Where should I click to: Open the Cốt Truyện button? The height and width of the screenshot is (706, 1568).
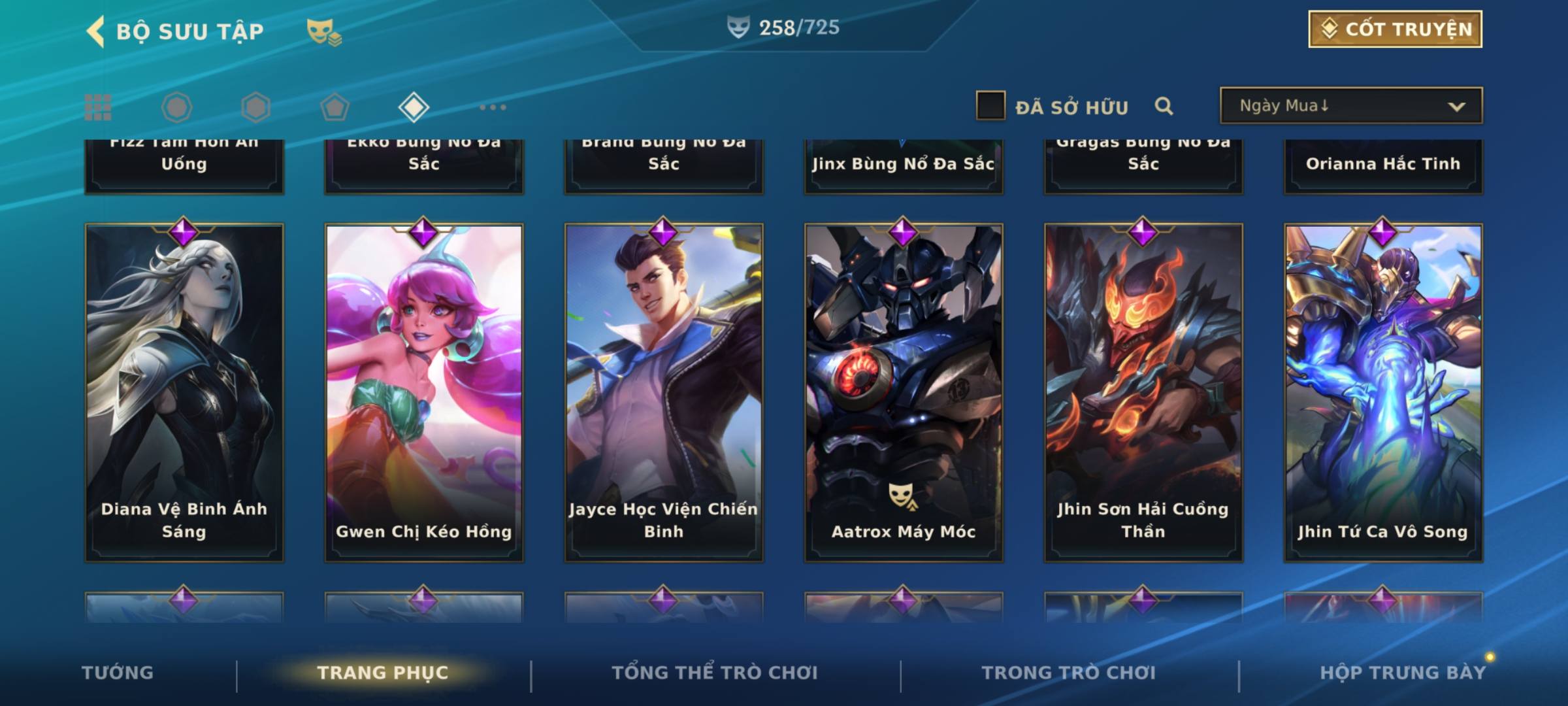coord(1395,29)
